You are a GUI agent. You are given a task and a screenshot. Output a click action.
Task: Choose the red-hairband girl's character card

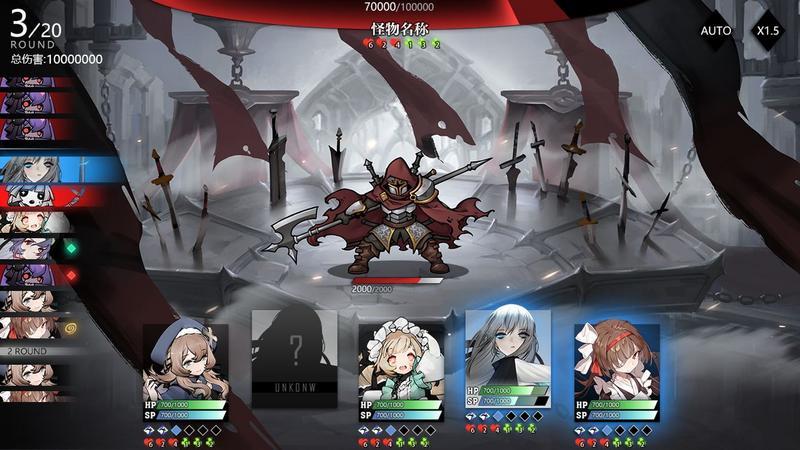pyautogui.click(x=617, y=365)
